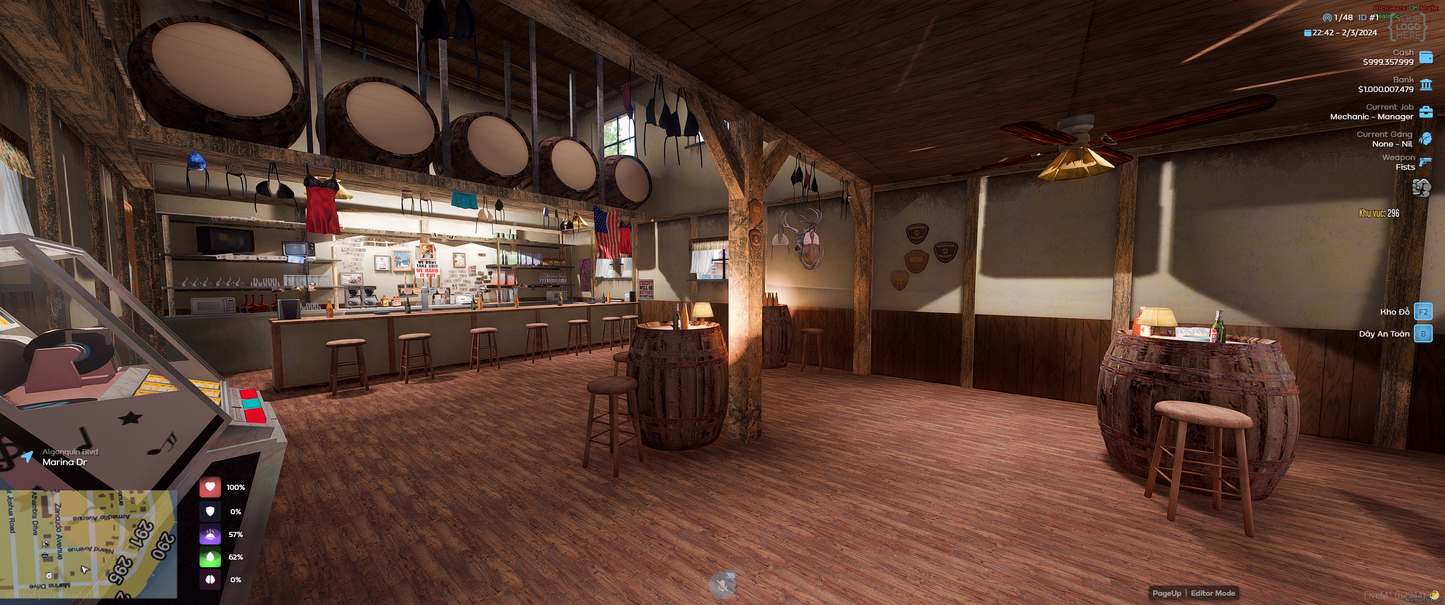The image size is (1445, 605).
Task: Select the Cash wallet icon
Action: tap(1425, 57)
